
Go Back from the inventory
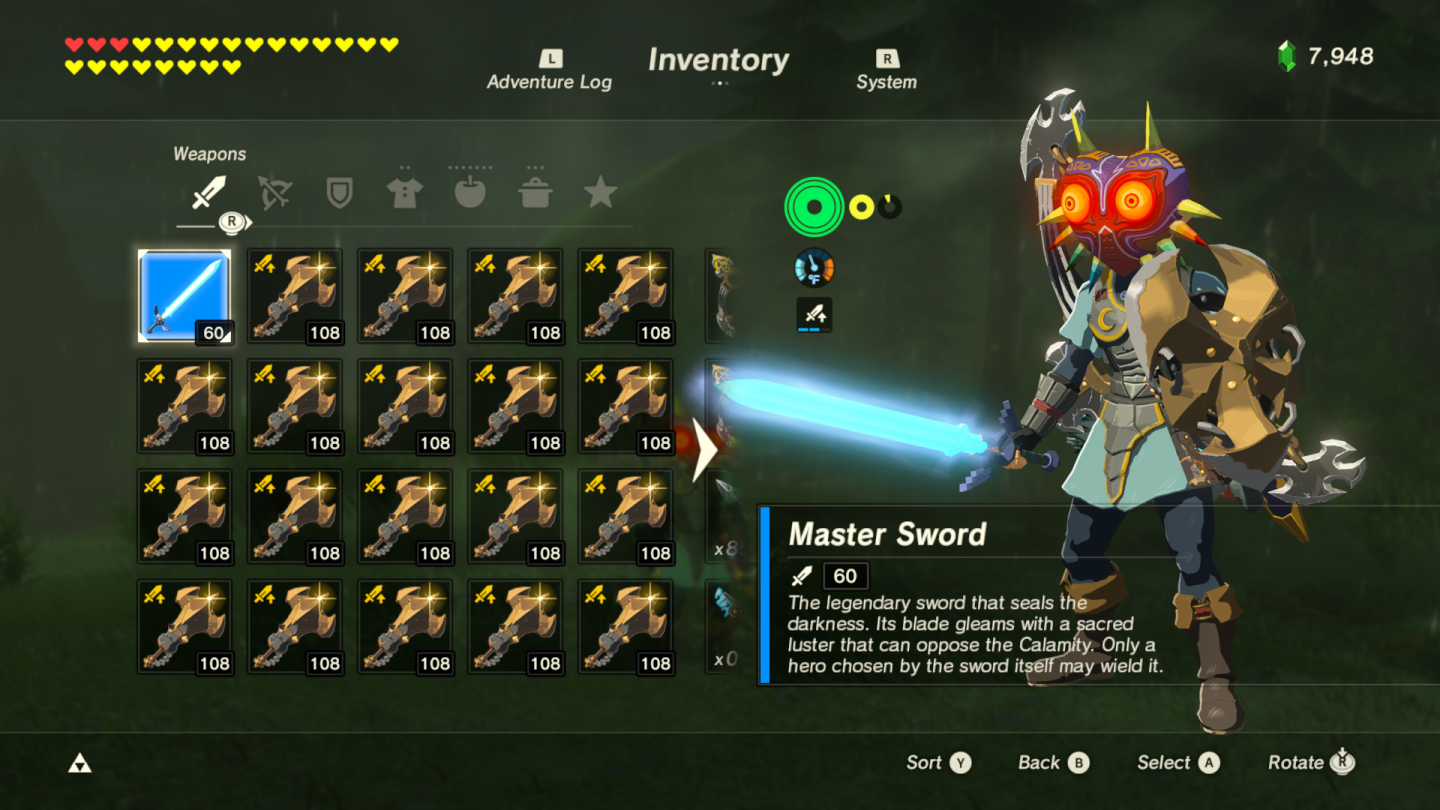1053,763
